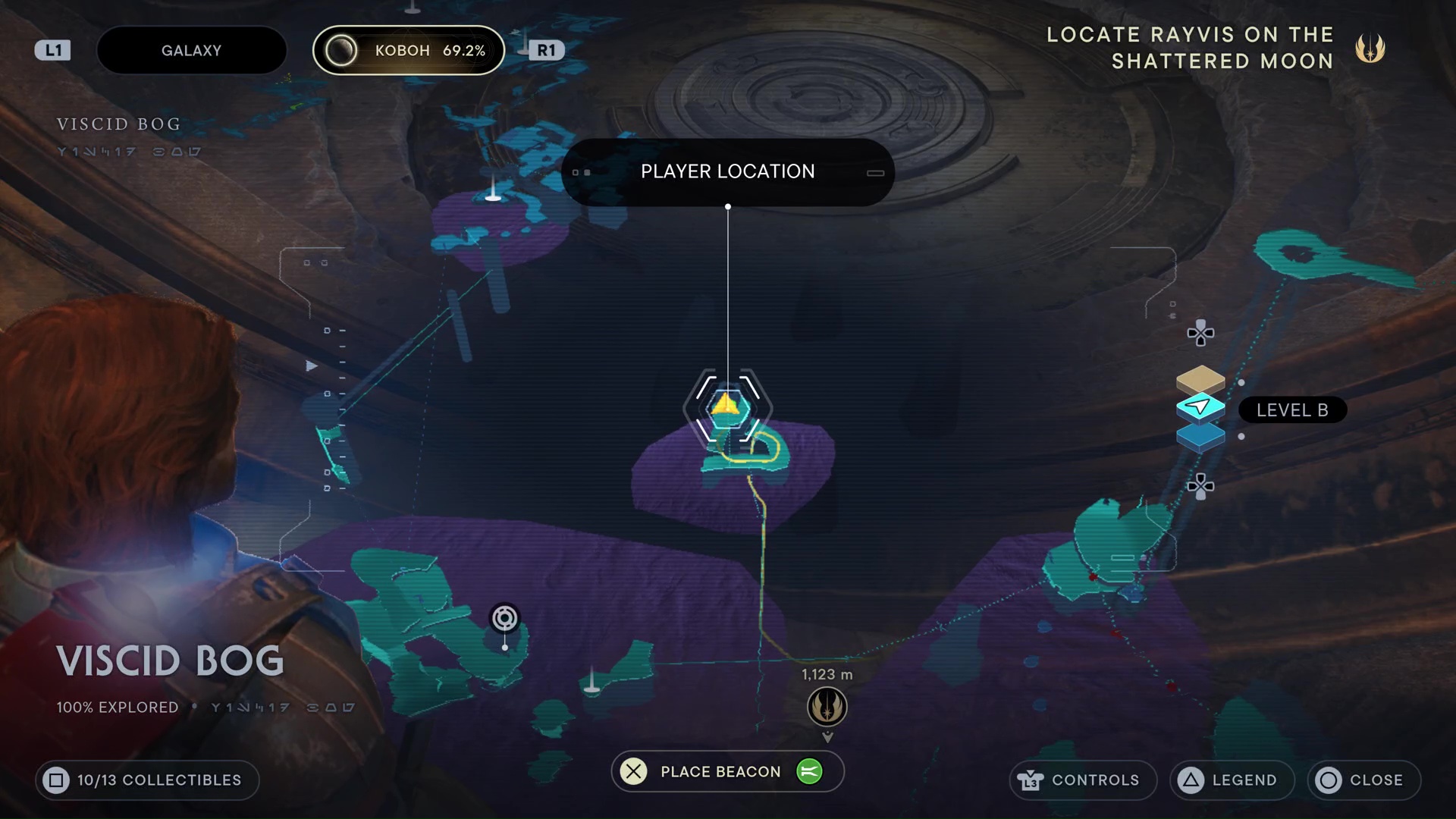This screenshot has width=1456, height=819.
Task: Open the Galaxy view
Action: click(191, 50)
